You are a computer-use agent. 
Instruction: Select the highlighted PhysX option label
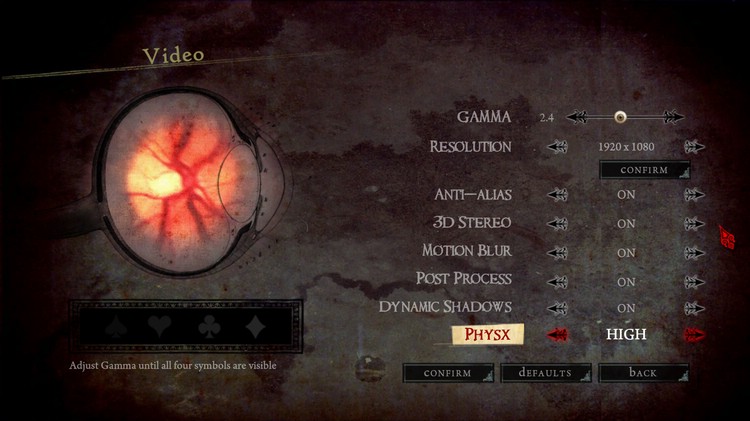488,334
